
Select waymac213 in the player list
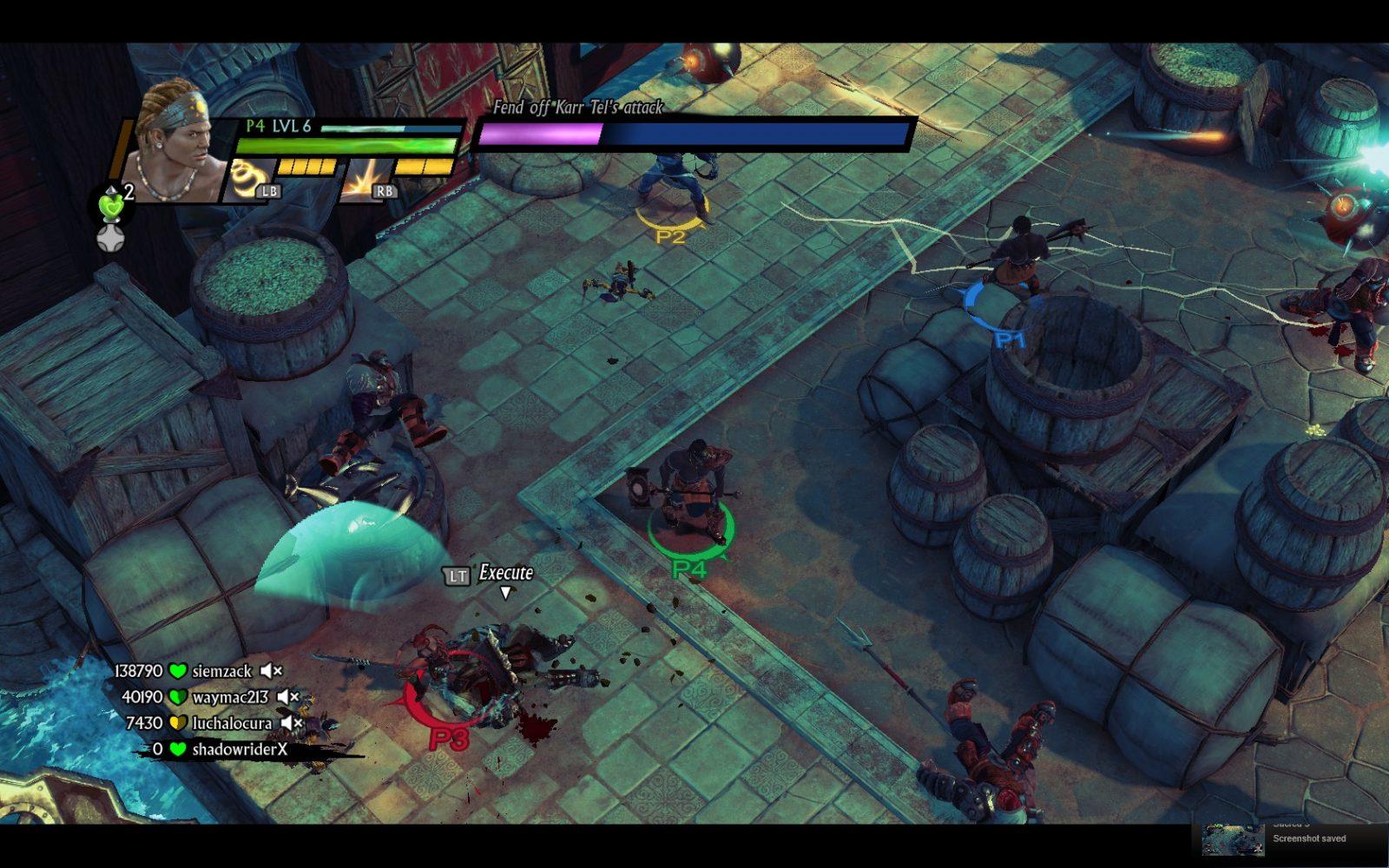click(230, 697)
